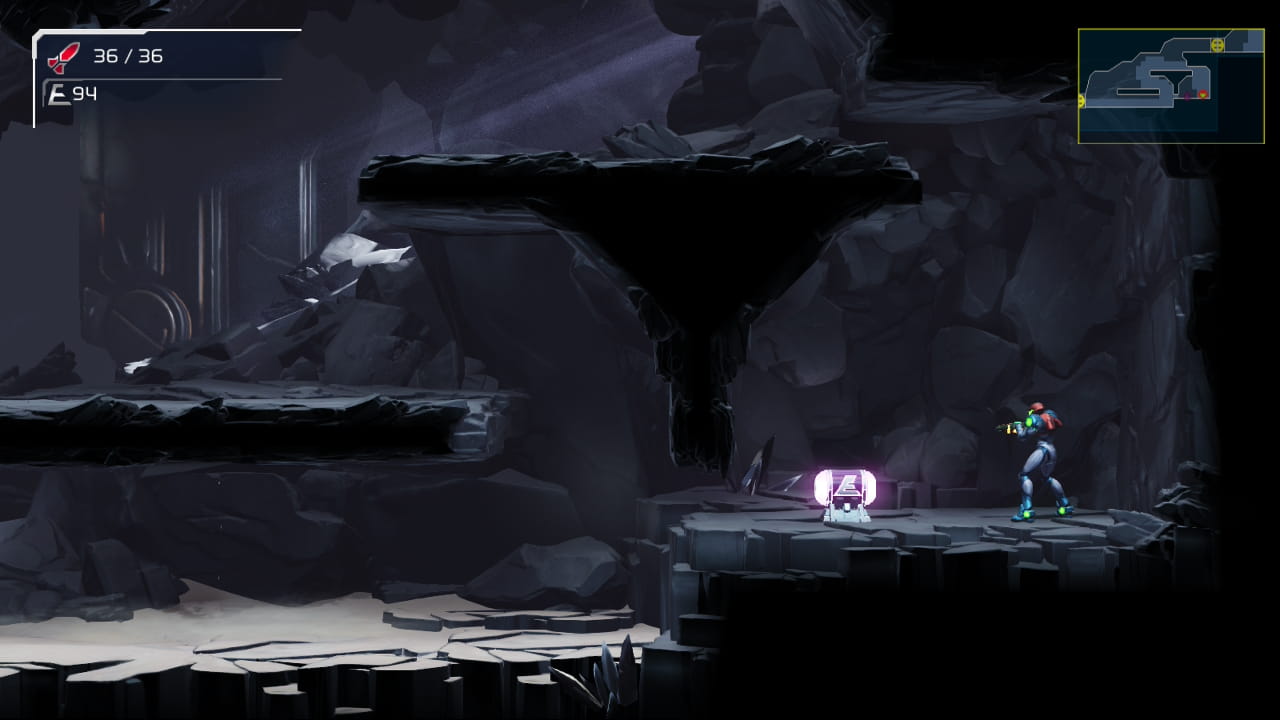Click the purple Samus position marker on the minimap

[x=1188, y=95]
